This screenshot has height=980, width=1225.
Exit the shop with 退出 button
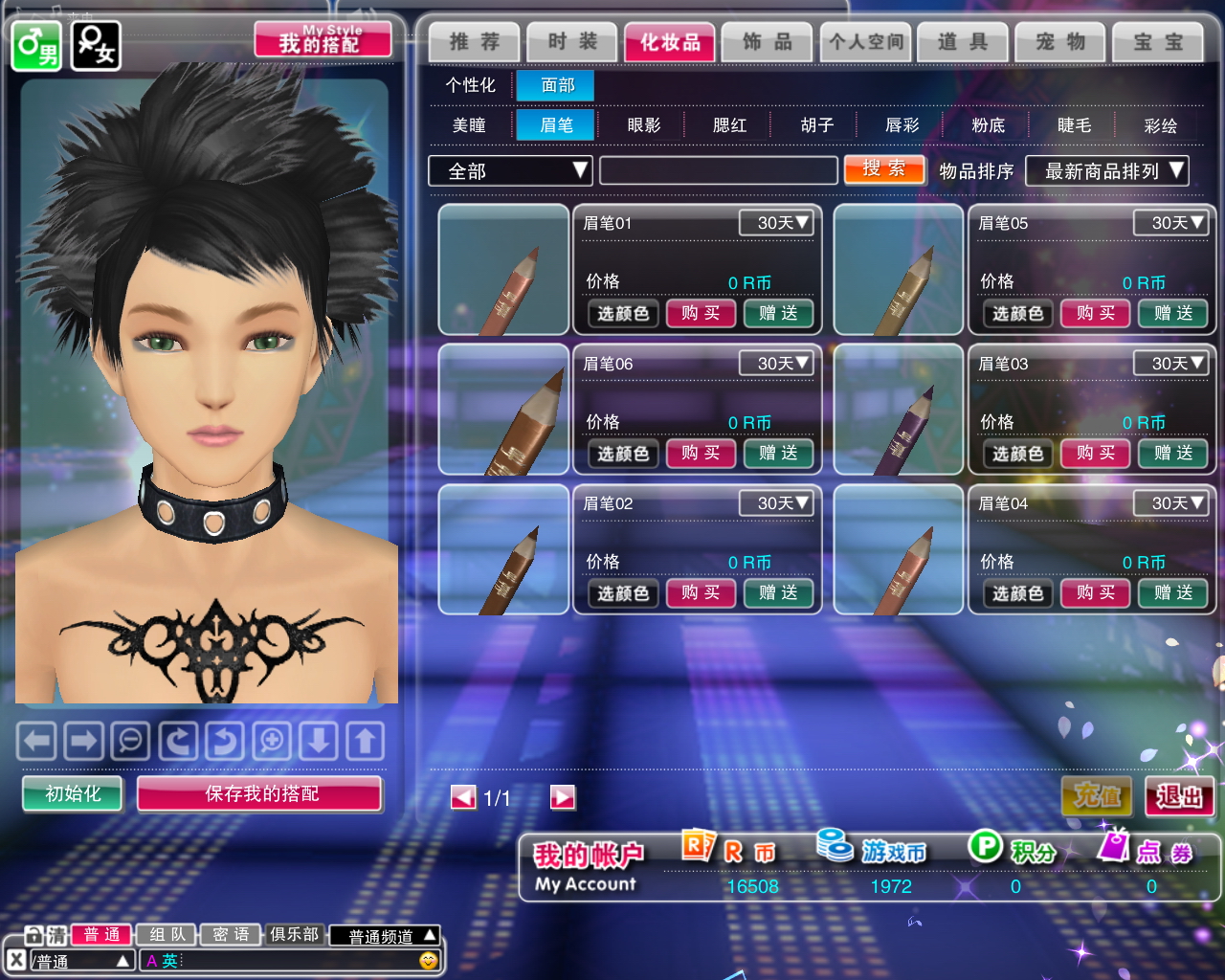1179,795
